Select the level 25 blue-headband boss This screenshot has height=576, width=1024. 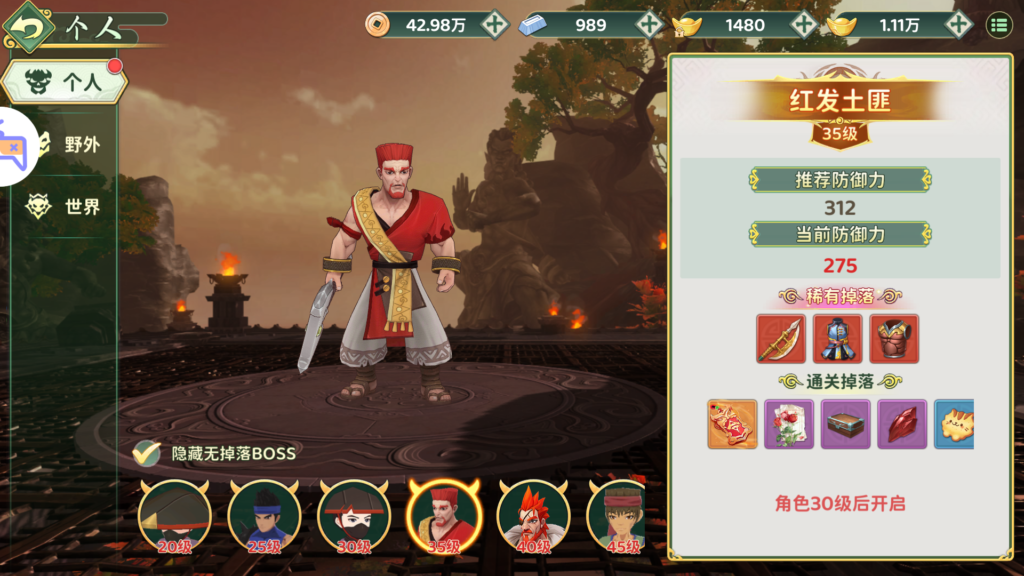click(x=264, y=516)
